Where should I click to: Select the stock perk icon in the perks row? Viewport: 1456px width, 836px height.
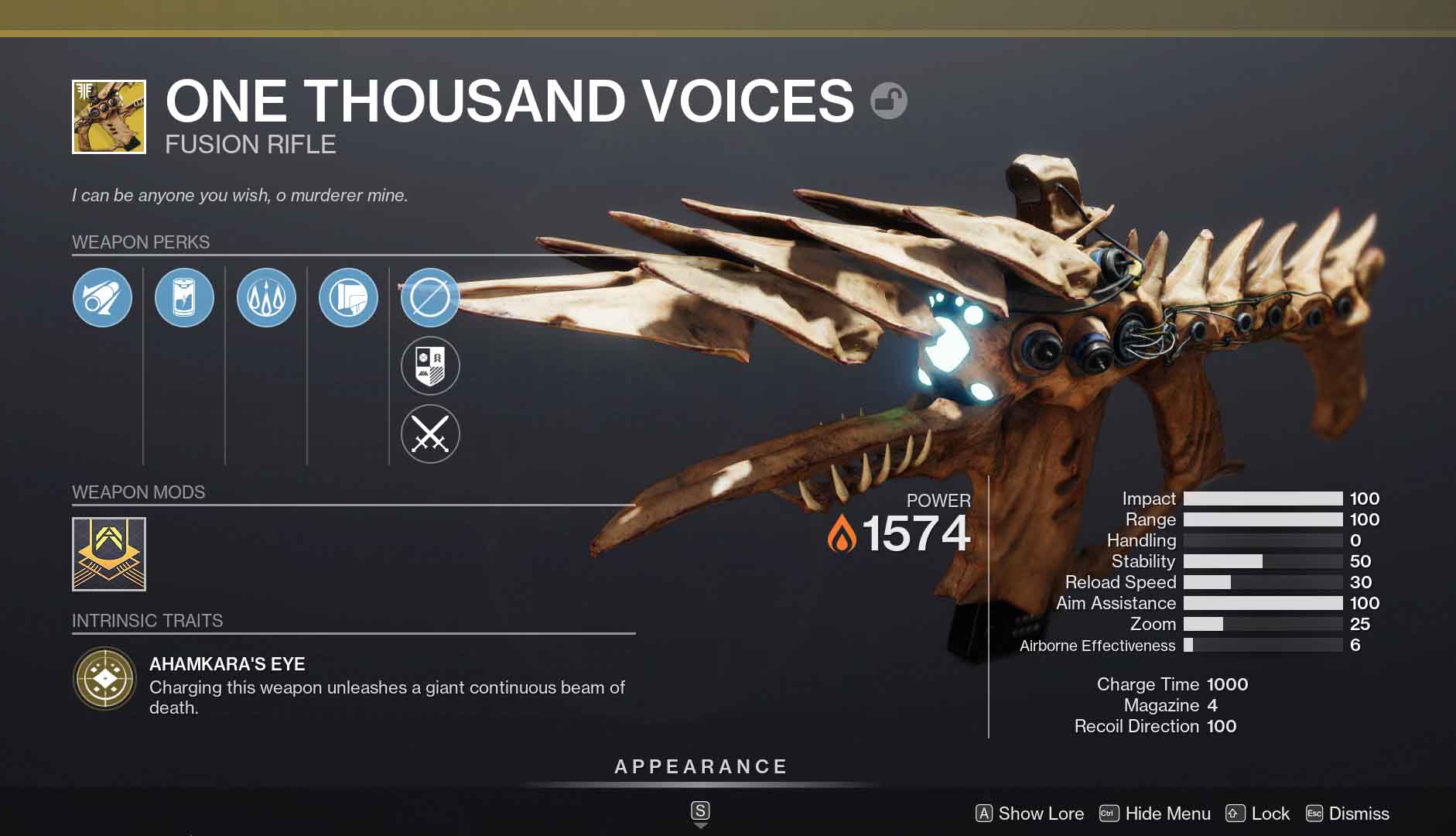[348, 297]
